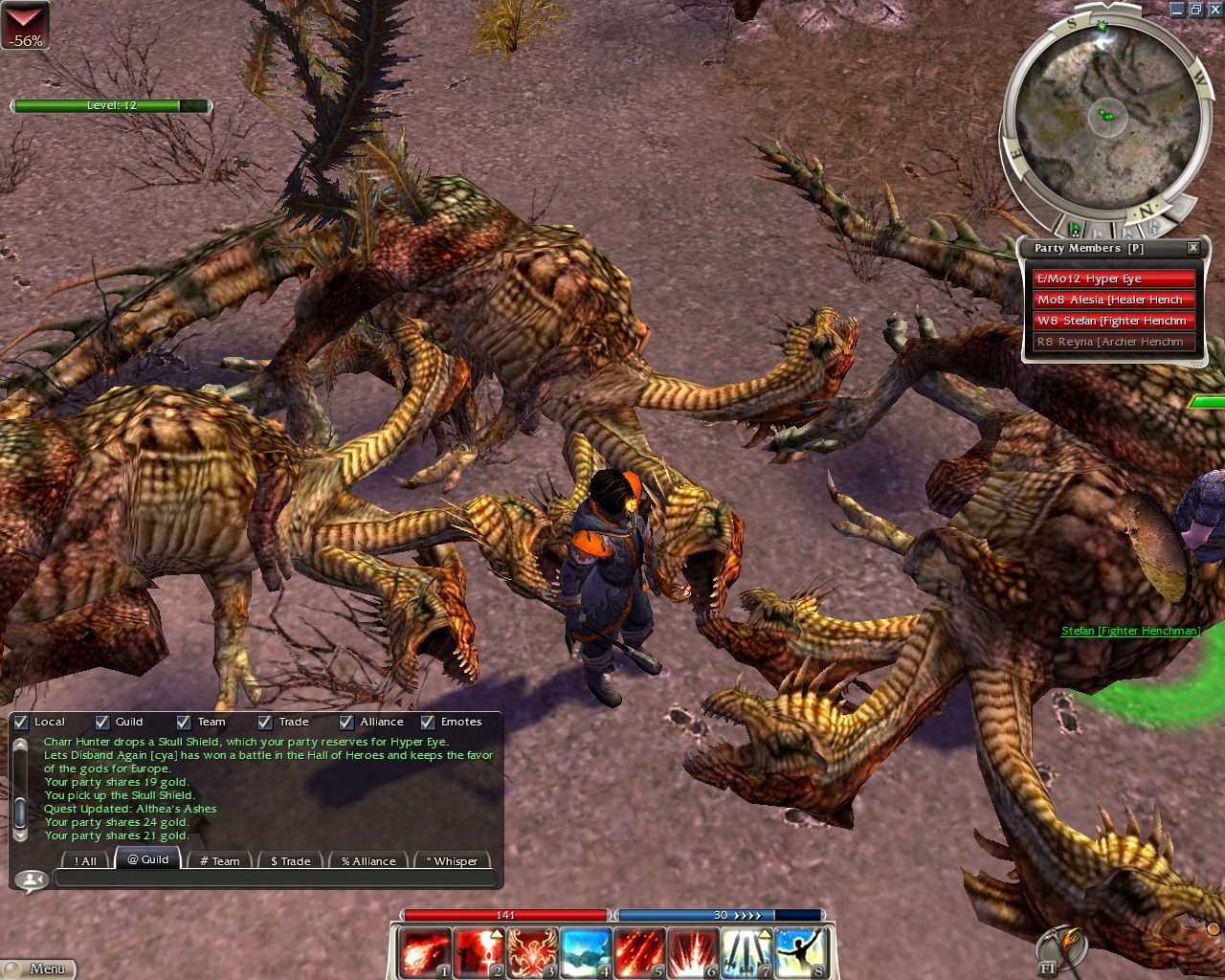Target Reyna the archer henchman in party list
Viewport: 1225px width, 980px height.
coord(1114,342)
